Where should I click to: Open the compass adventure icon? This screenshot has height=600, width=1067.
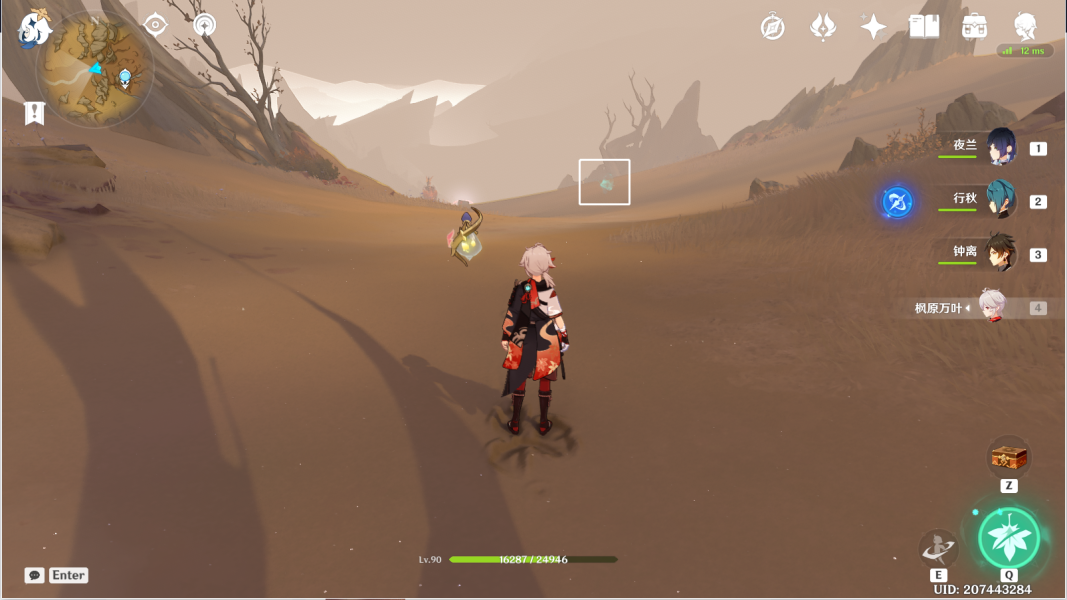click(772, 27)
